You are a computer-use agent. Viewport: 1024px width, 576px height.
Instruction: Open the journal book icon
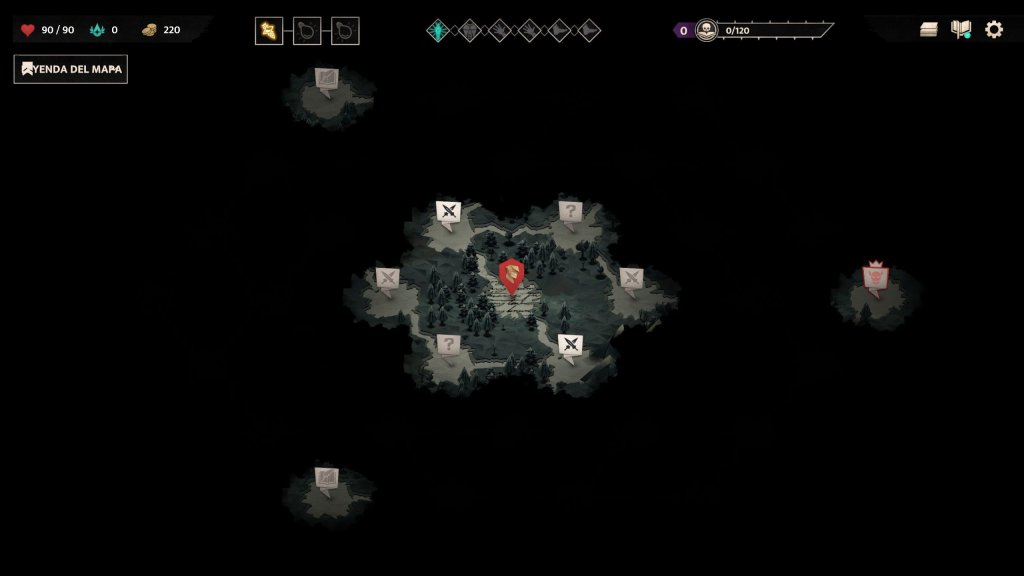coord(961,29)
